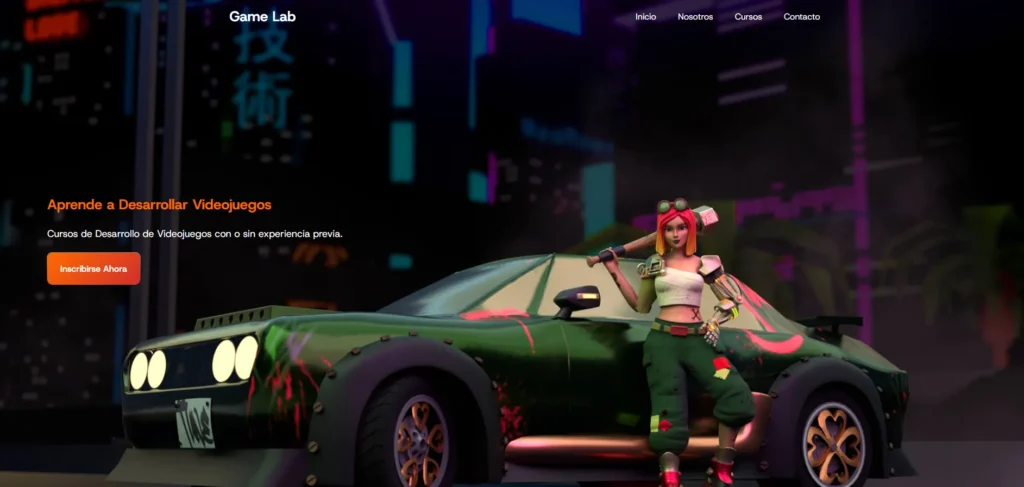Click the Game Lab site logo
1024x487 pixels.
pyautogui.click(x=262, y=16)
